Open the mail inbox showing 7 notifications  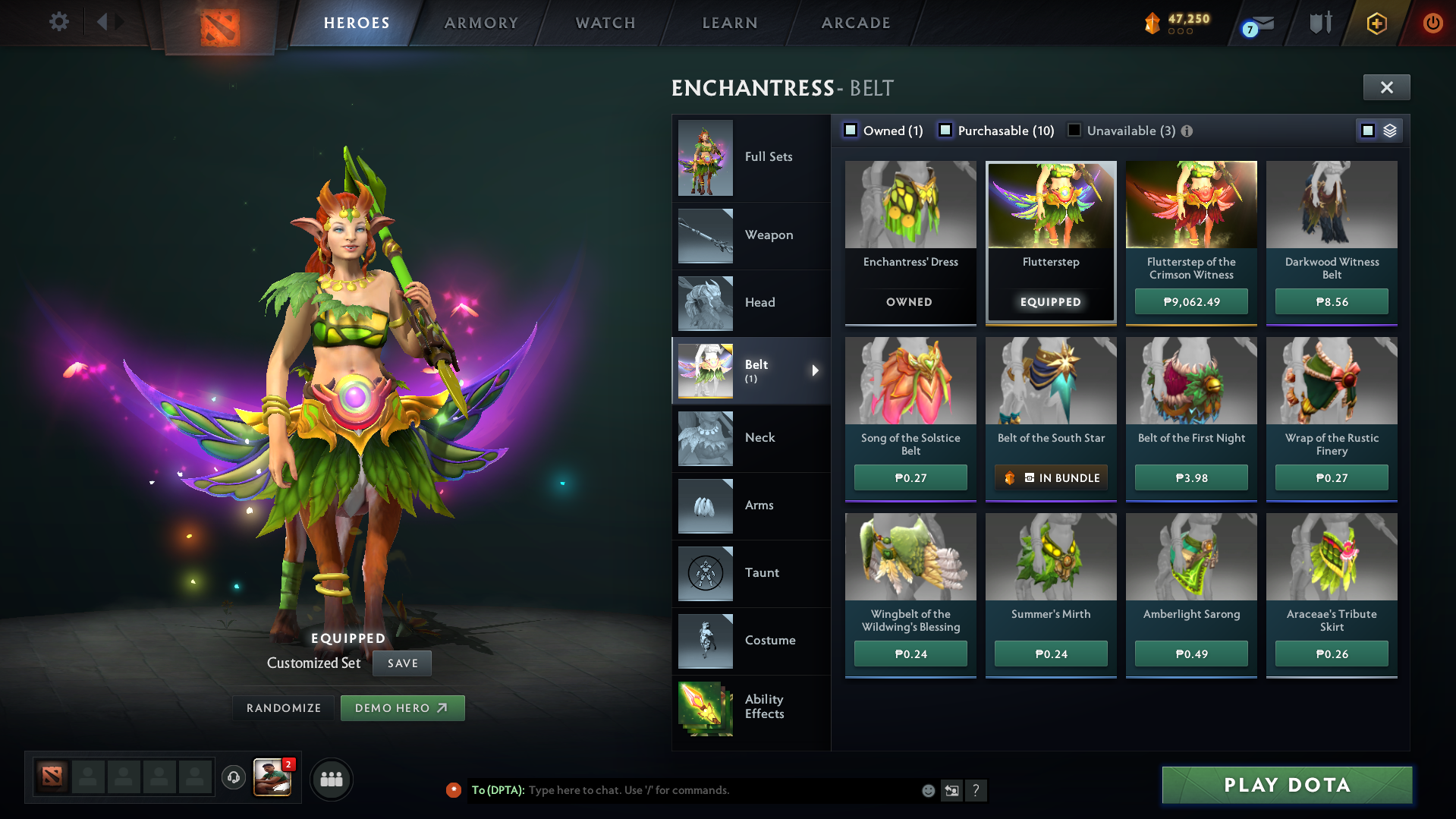pyautogui.click(x=1257, y=23)
